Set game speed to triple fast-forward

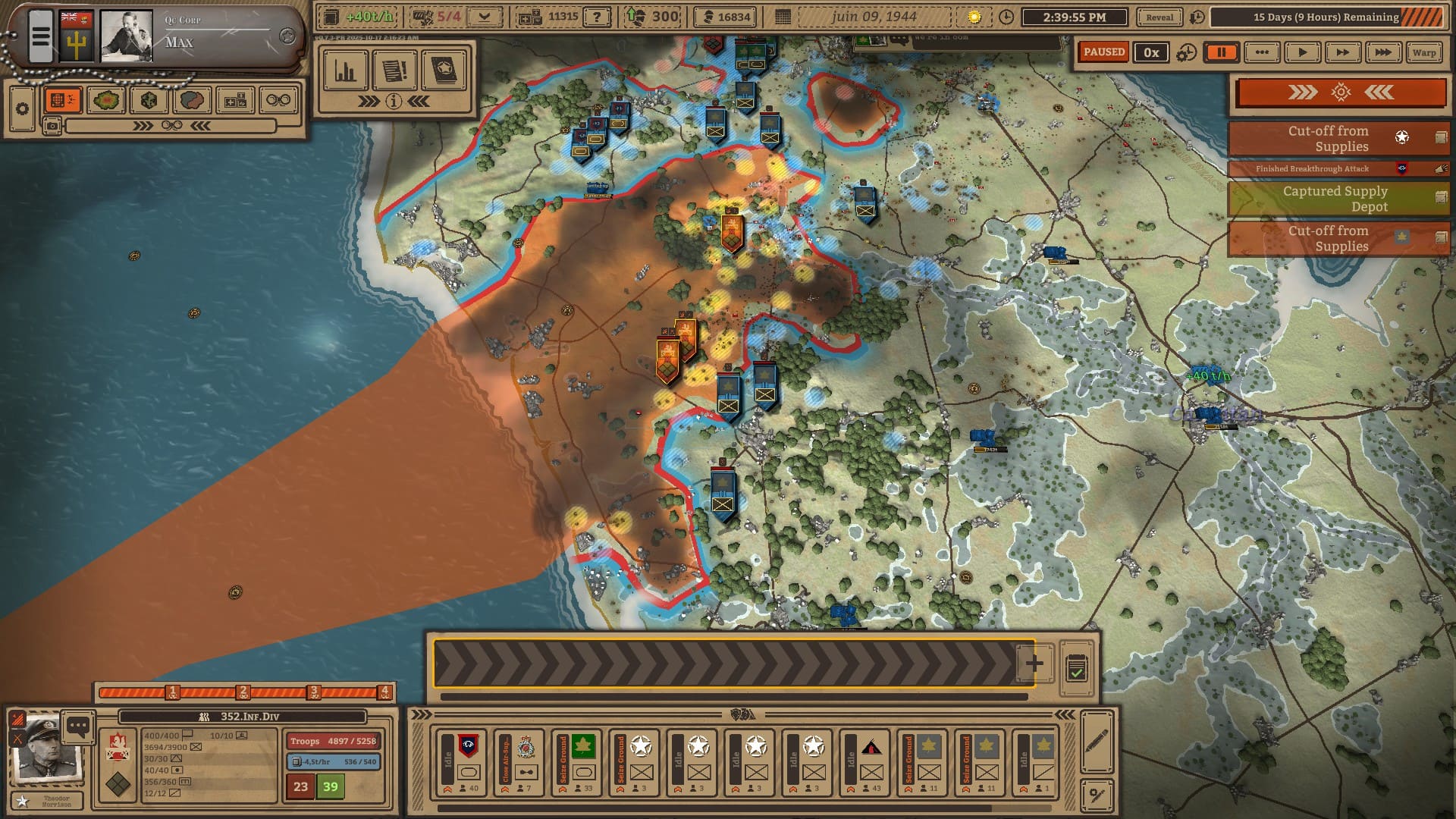tap(1383, 52)
